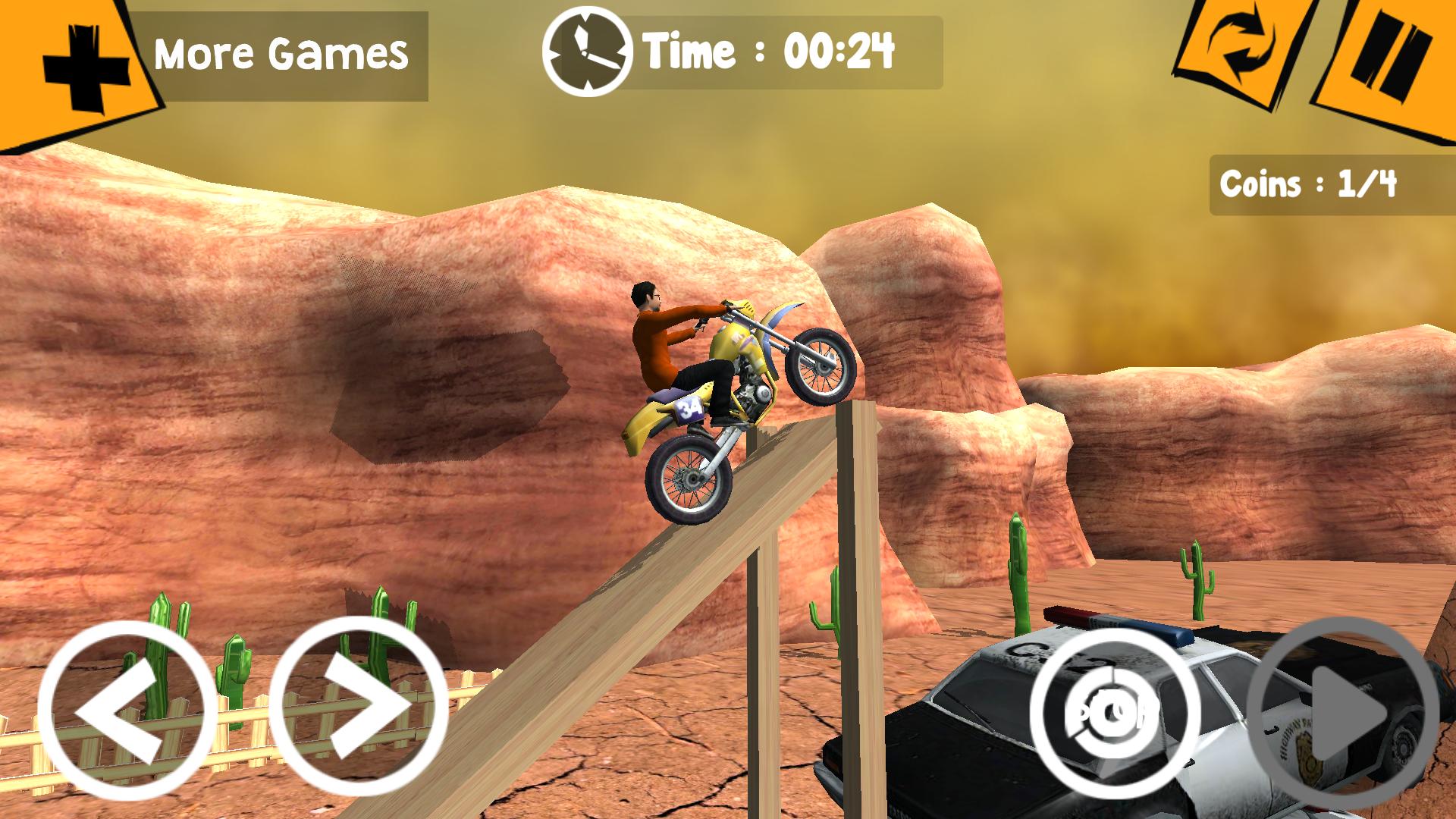Open the More Games menu
This screenshot has height=819, width=1456.
tap(281, 52)
